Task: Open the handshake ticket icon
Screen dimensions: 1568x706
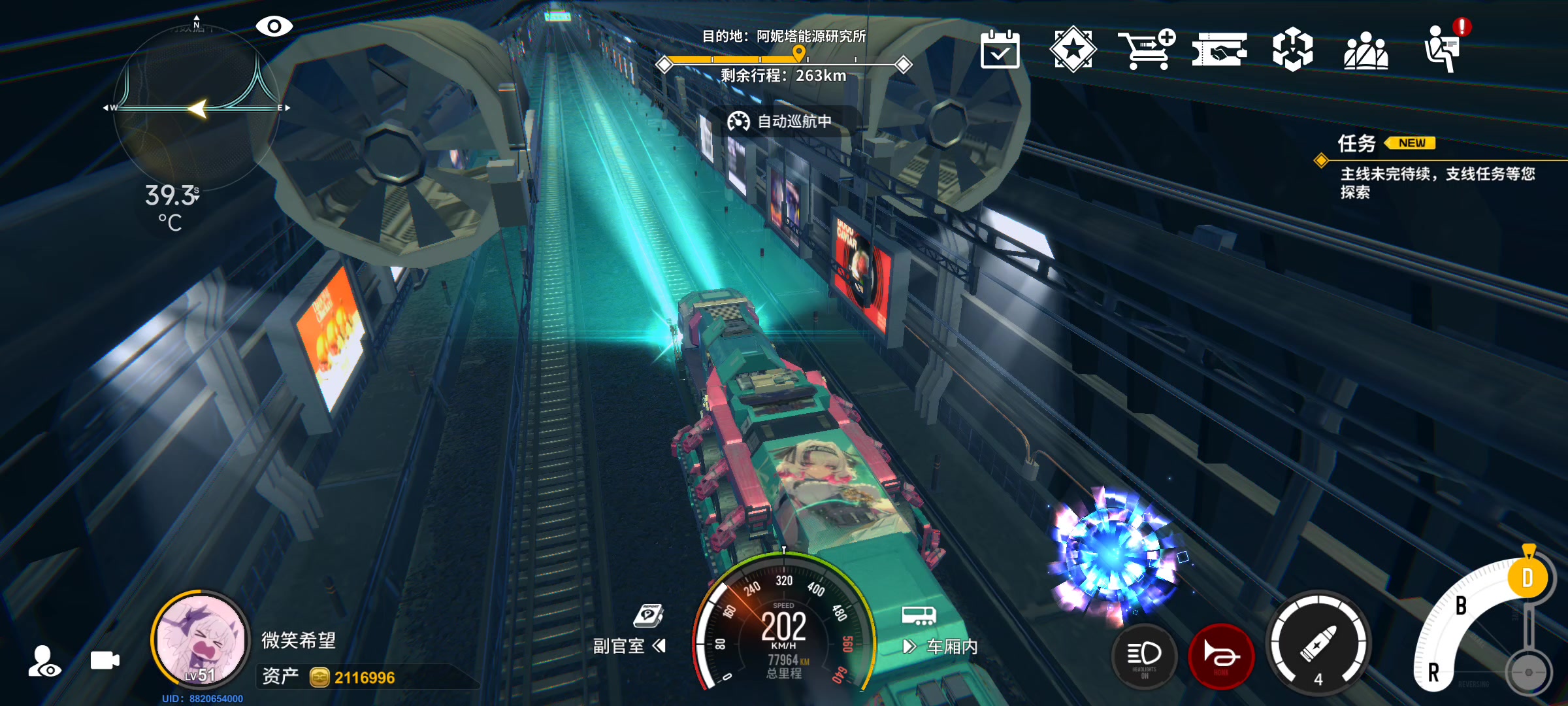Action: (x=1219, y=50)
